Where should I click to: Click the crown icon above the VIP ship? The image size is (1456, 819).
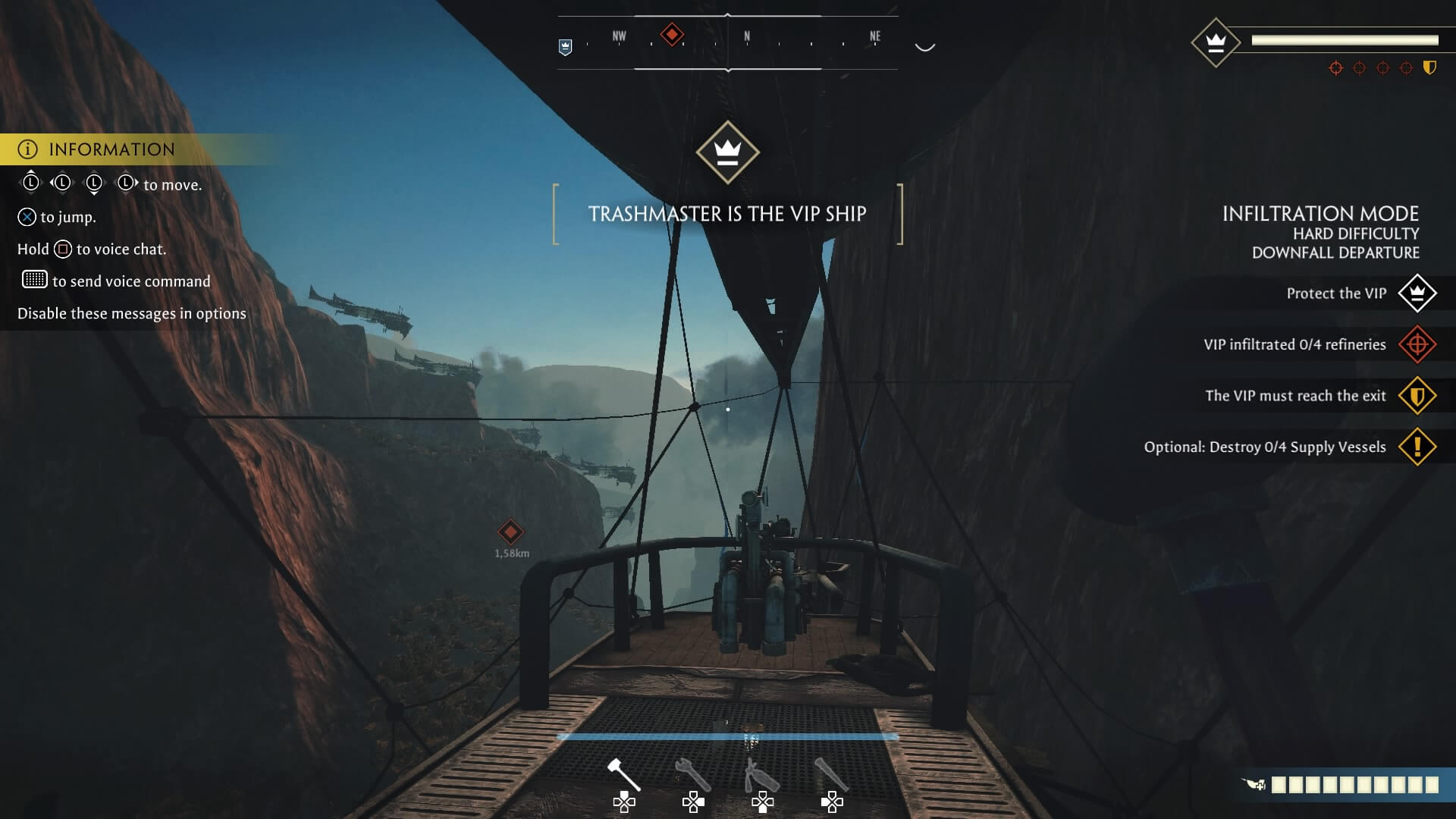(729, 153)
